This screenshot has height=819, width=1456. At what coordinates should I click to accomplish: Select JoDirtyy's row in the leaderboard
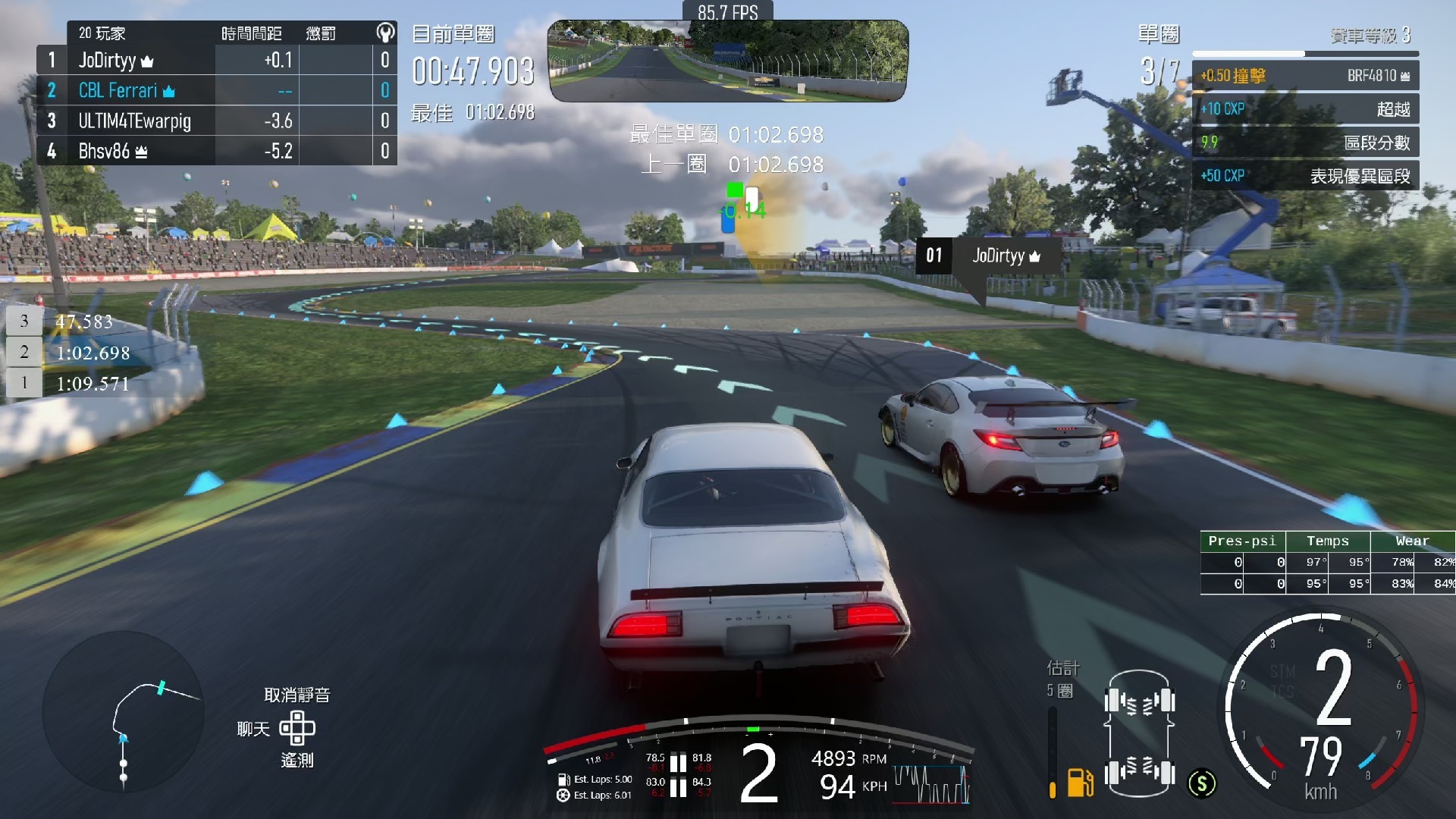pos(216,60)
